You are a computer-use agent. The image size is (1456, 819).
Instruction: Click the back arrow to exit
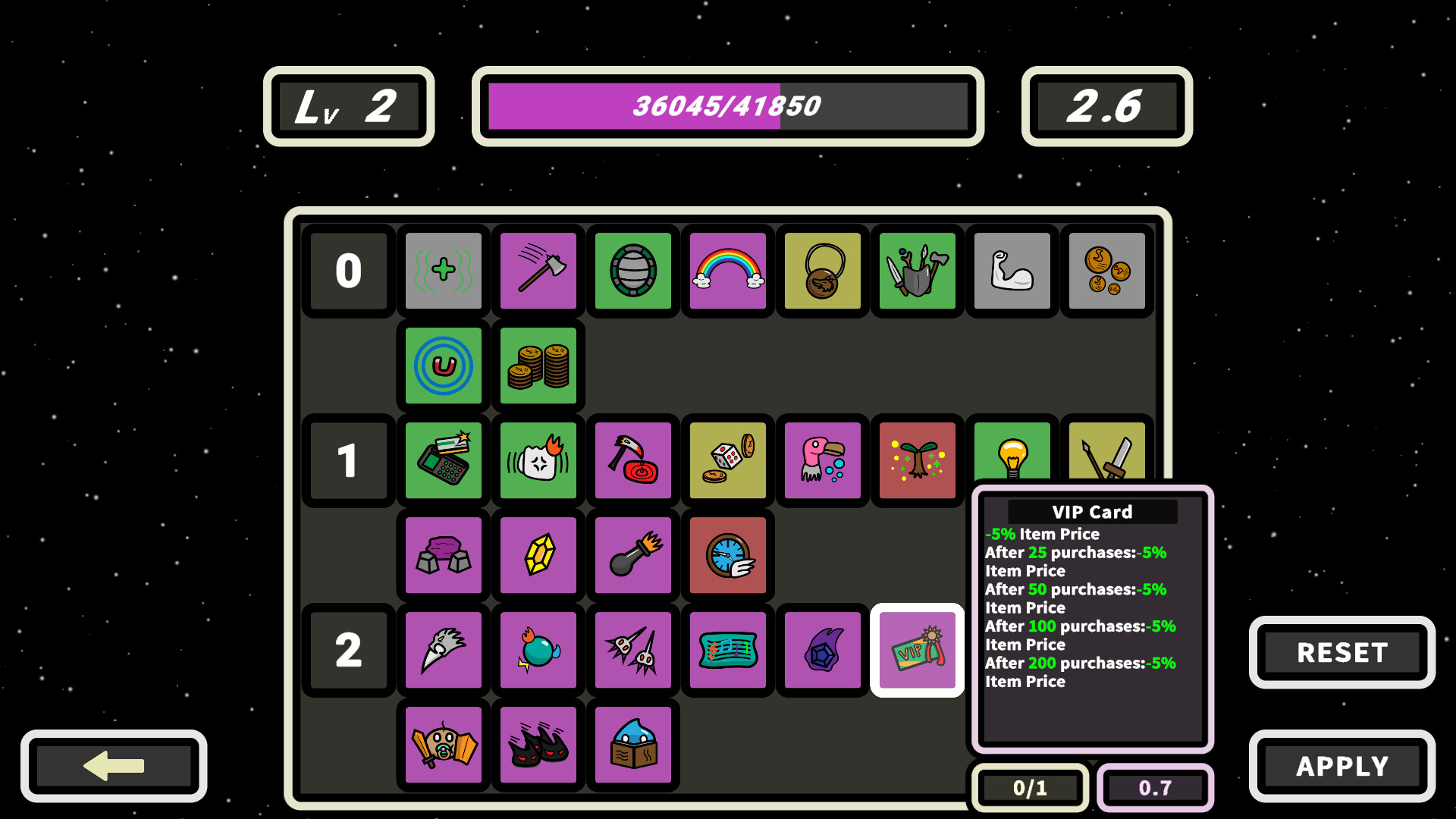[x=114, y=767]
